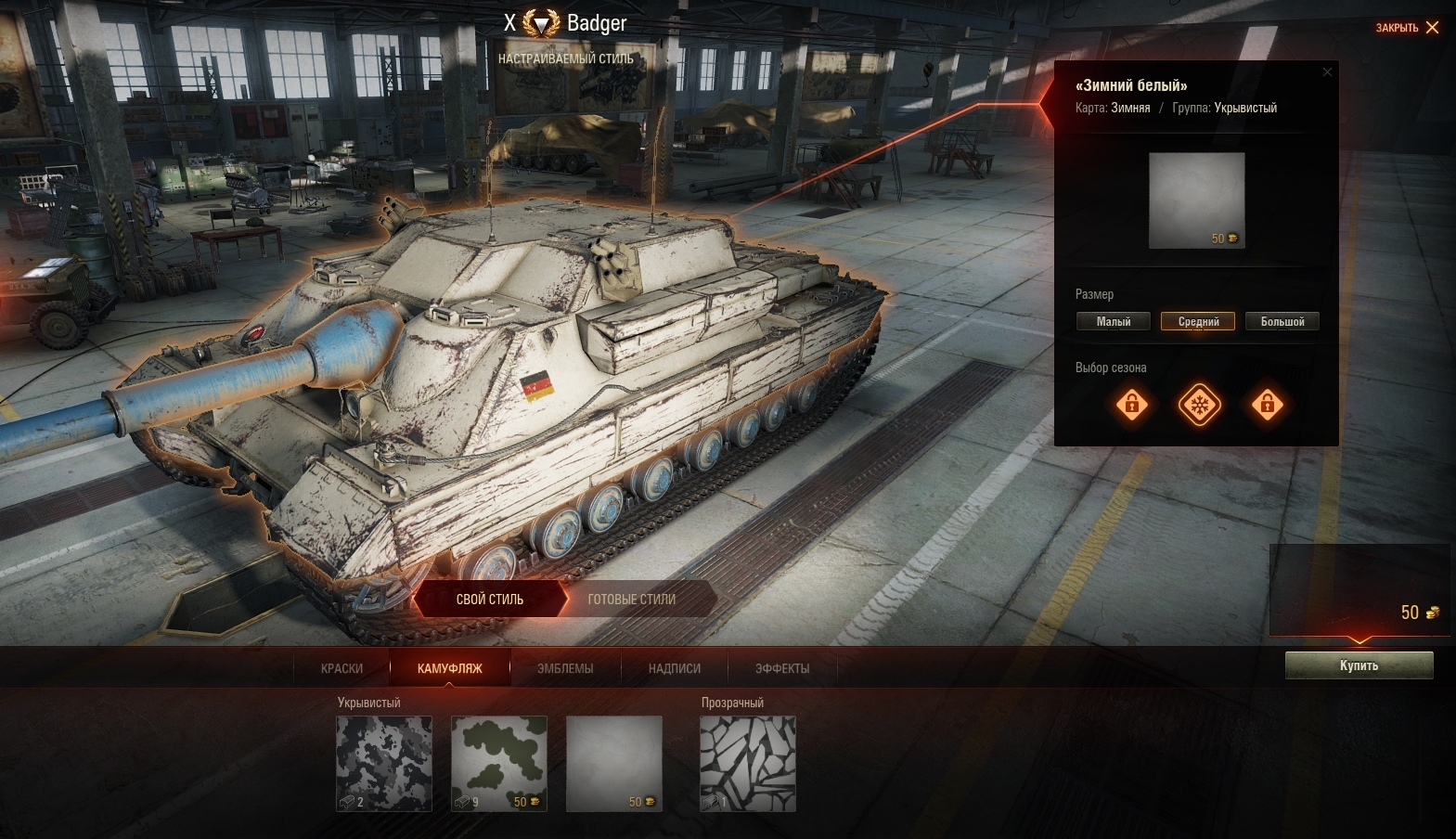Select the winter snowflake season icon
The image size is (1456, 839).
pos(1199,405)
